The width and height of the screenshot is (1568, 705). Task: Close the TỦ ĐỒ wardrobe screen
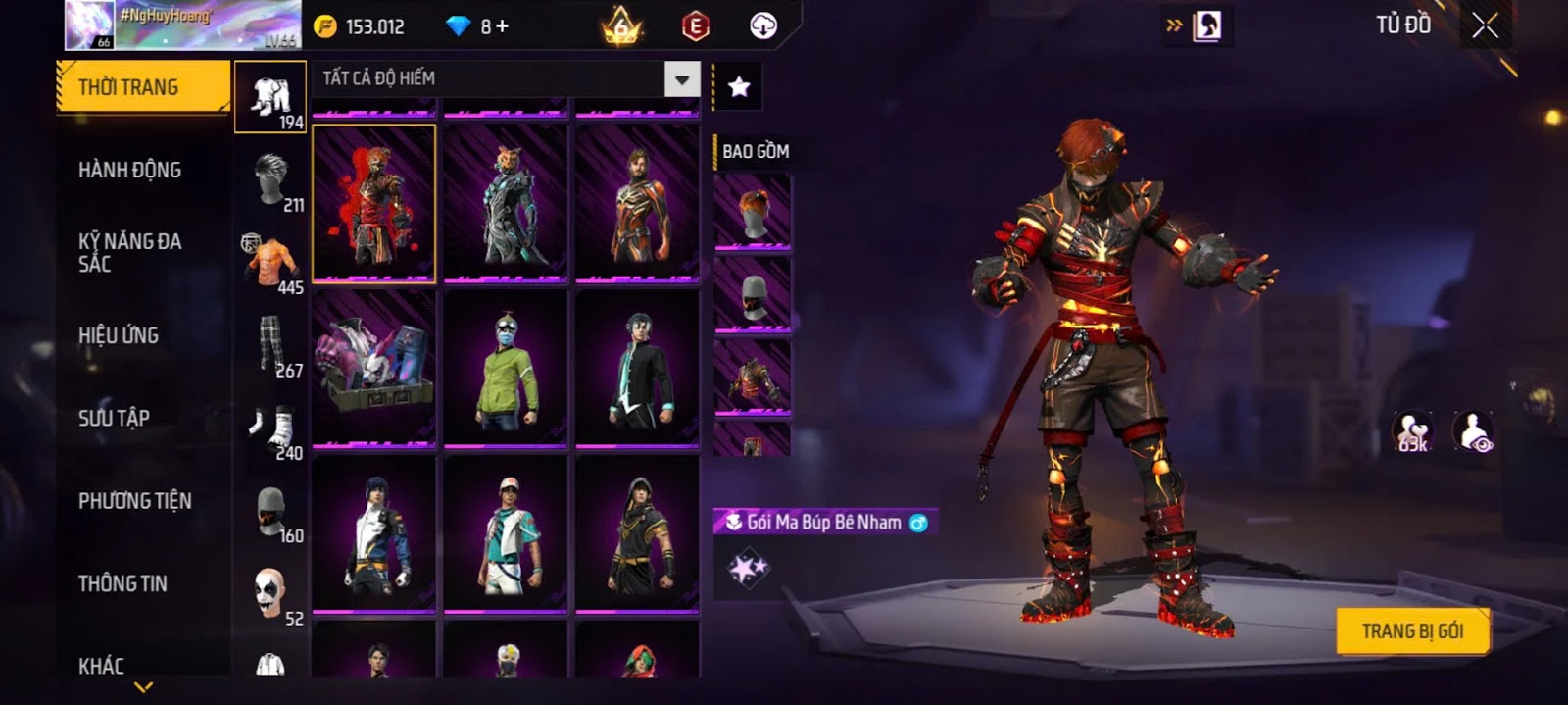coord(1485,25)
